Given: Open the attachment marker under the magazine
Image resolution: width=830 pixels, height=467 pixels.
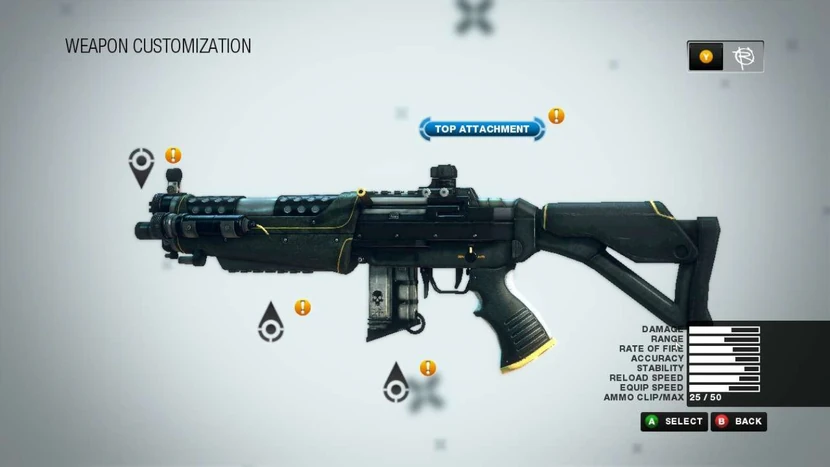Looking at the screenshot, I should click(397, 383).
